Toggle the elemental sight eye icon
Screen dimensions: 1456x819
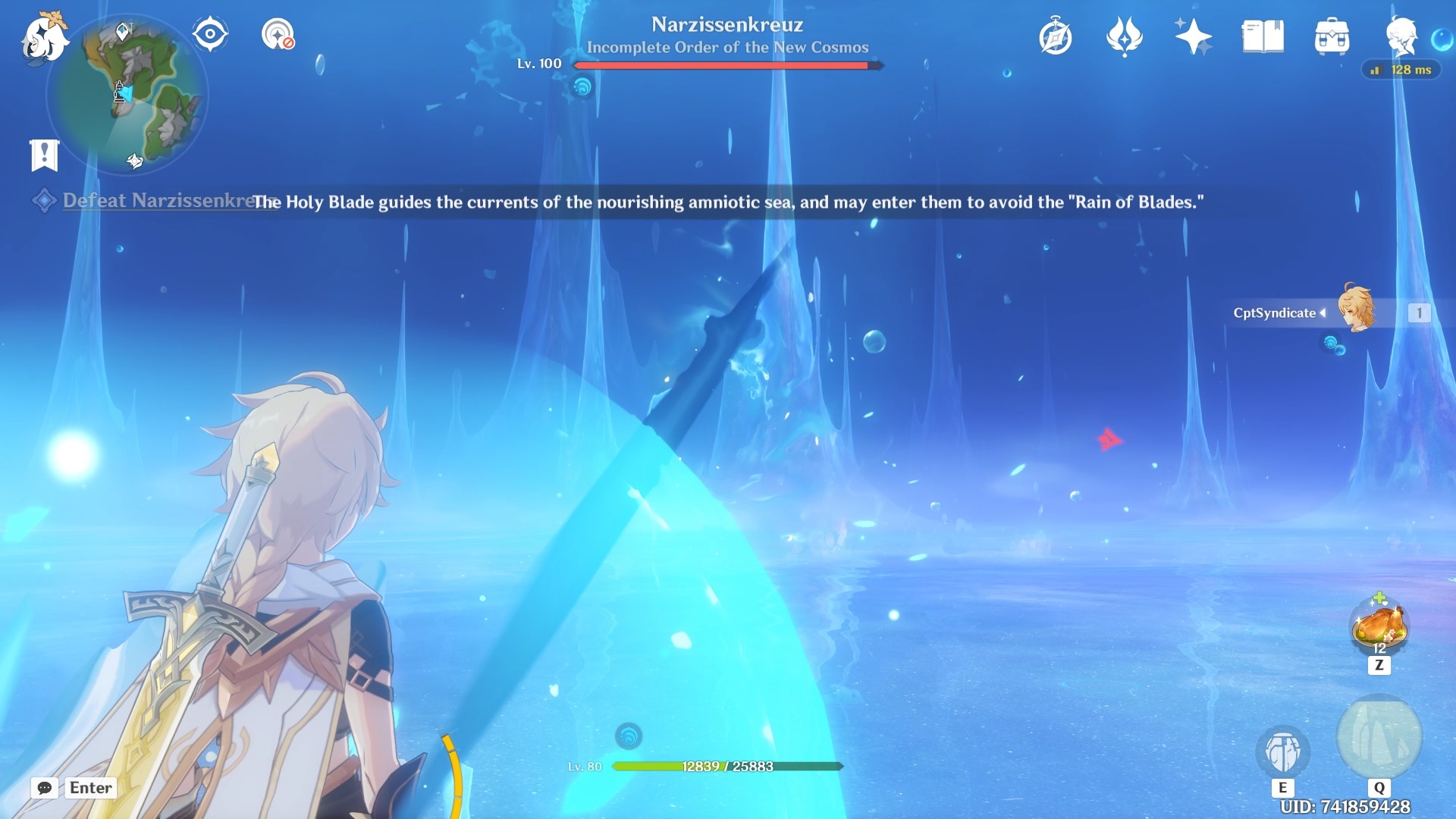pyautogui.click(x=210, y=34)
